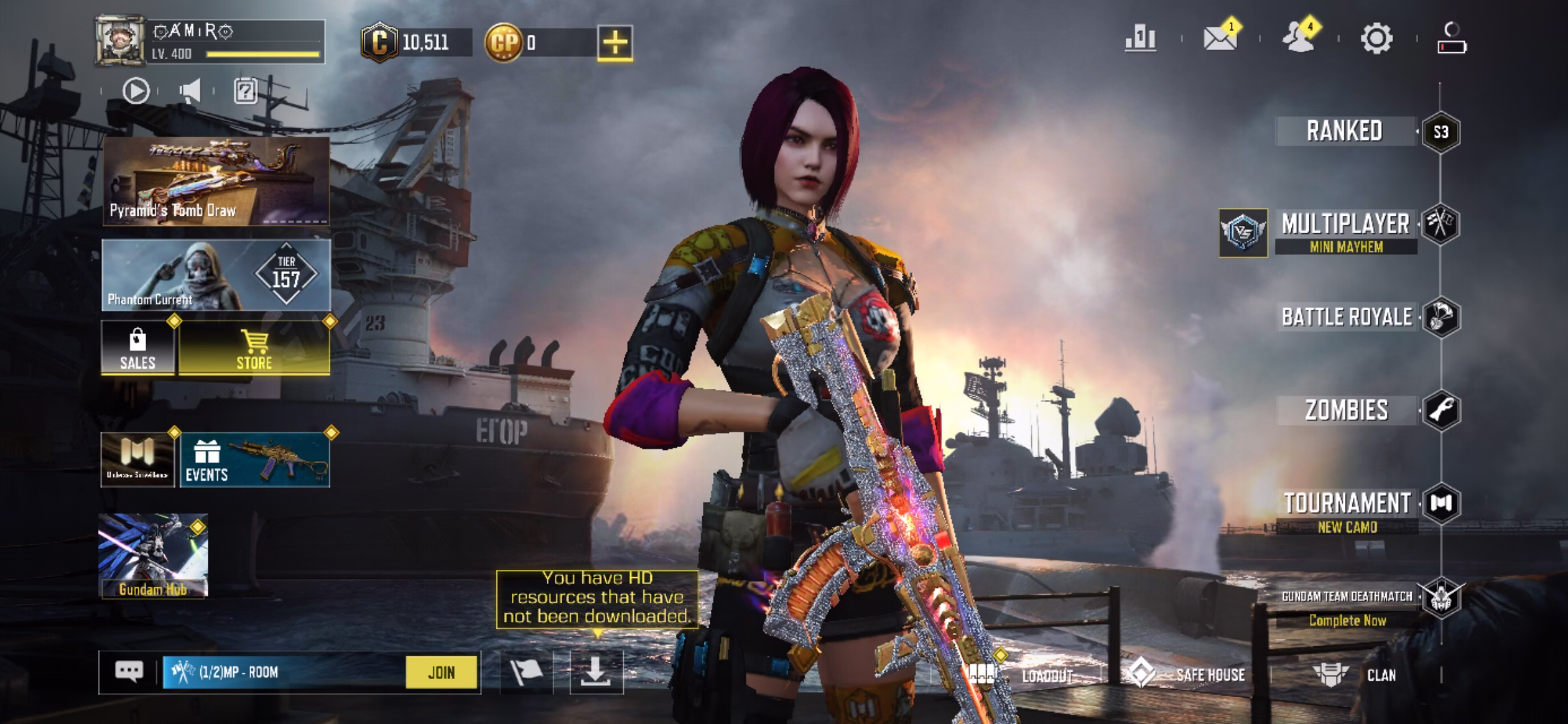View Phantom Current battle pass tier

[216, 276]
